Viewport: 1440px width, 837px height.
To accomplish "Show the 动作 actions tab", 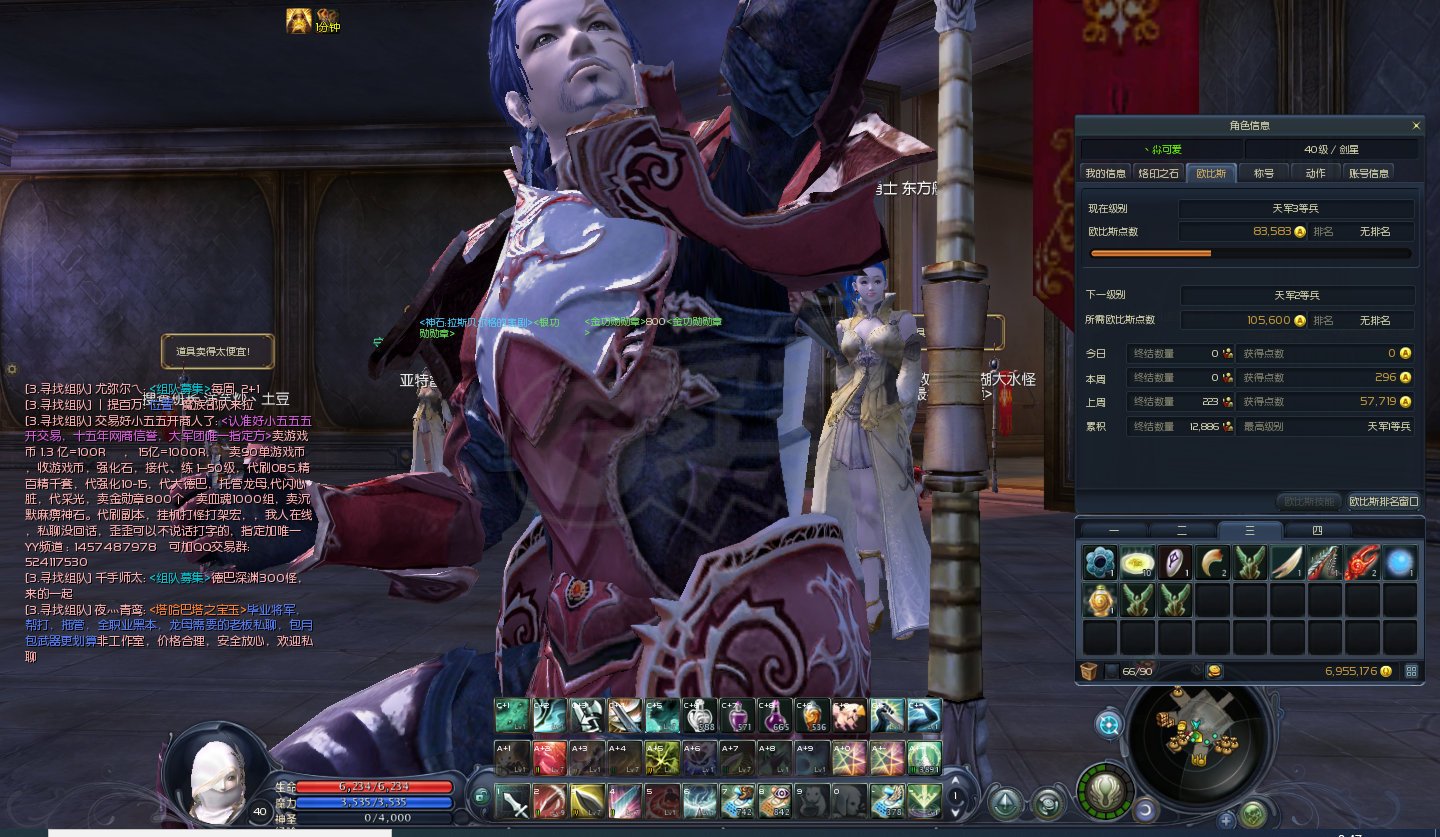I will 1315,173.
